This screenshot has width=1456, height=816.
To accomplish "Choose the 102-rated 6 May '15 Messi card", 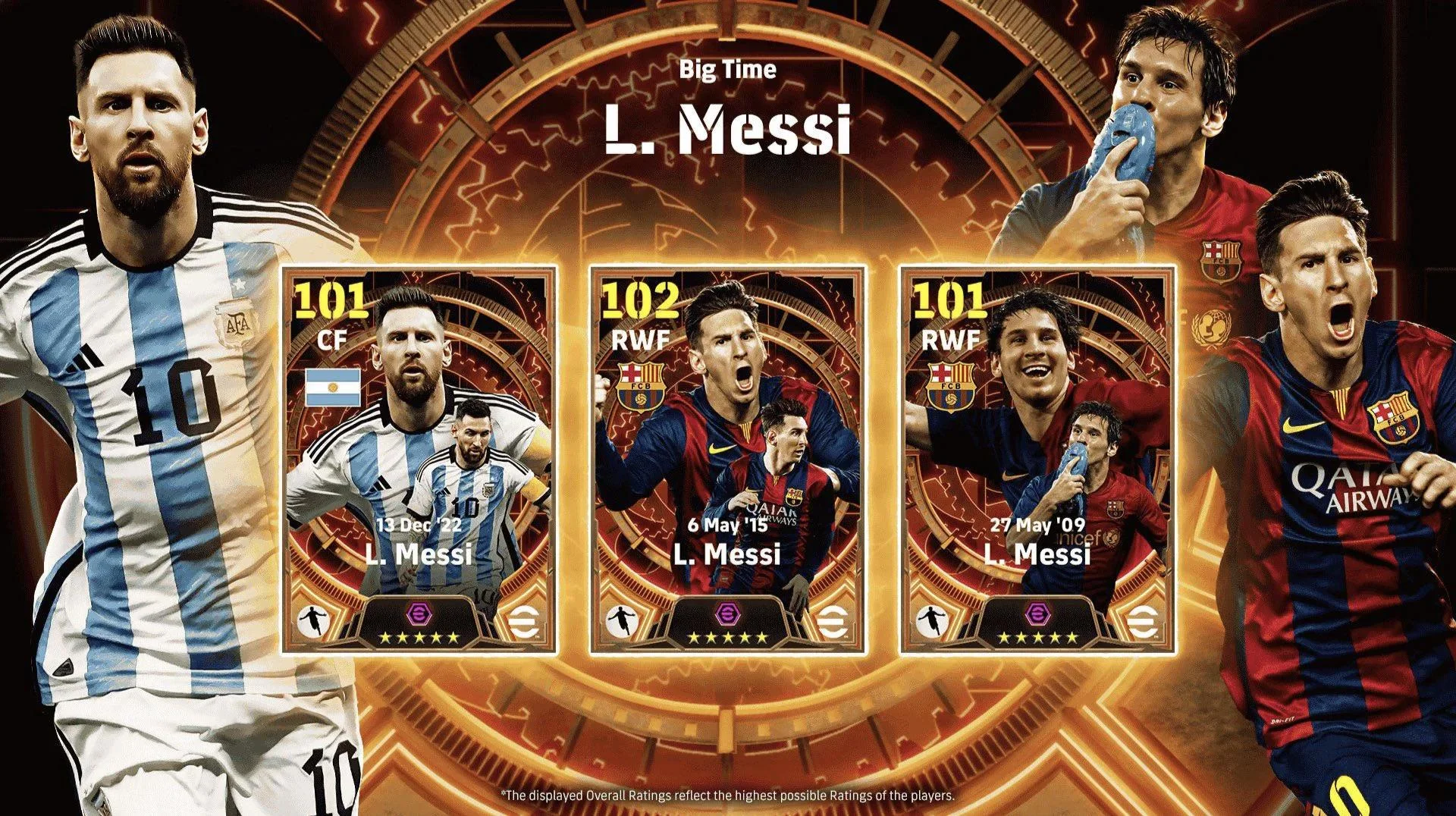I will pos(727,460).
